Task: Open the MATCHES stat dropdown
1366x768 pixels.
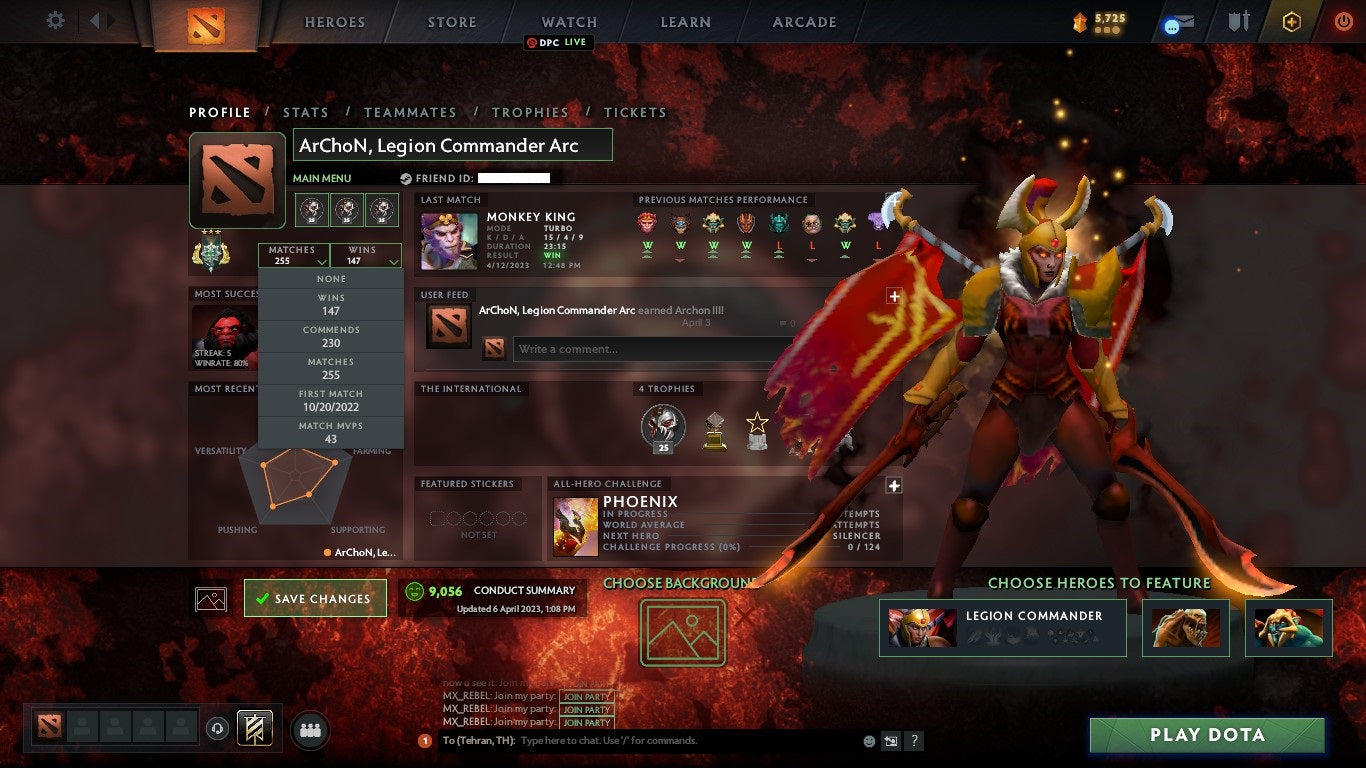Action: [293, 254]
